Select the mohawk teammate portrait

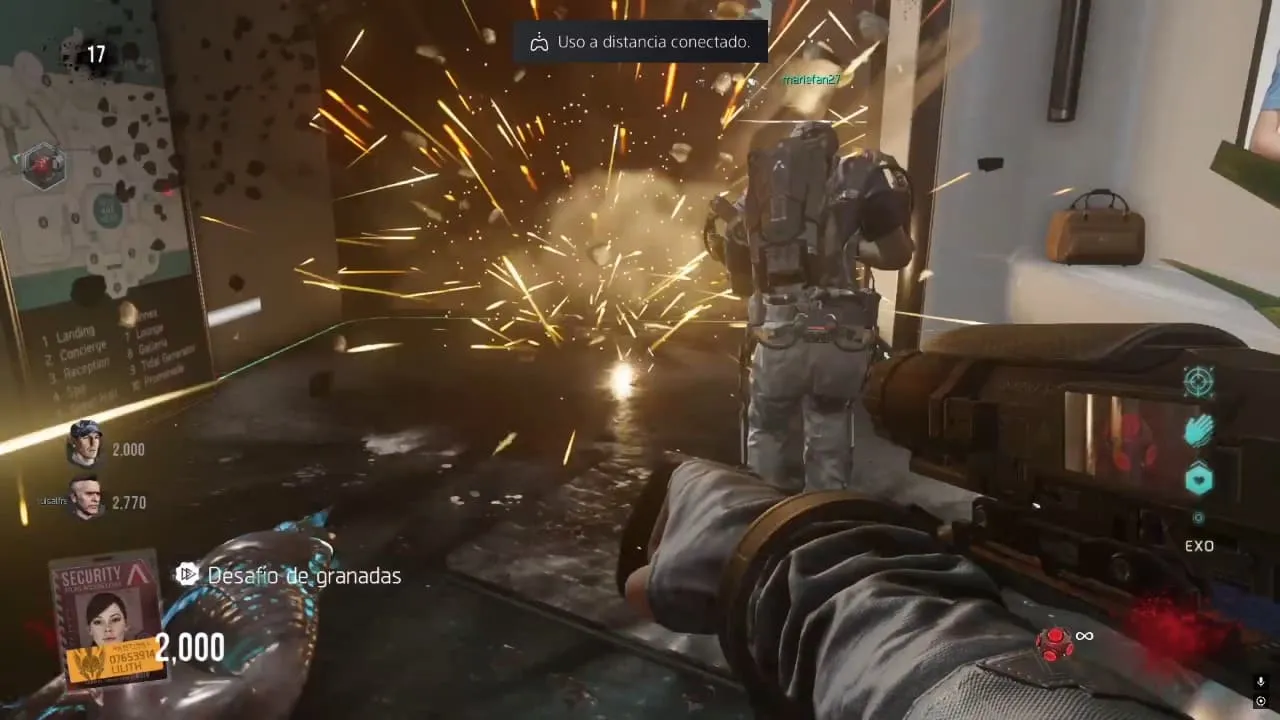tap(87, 497)
